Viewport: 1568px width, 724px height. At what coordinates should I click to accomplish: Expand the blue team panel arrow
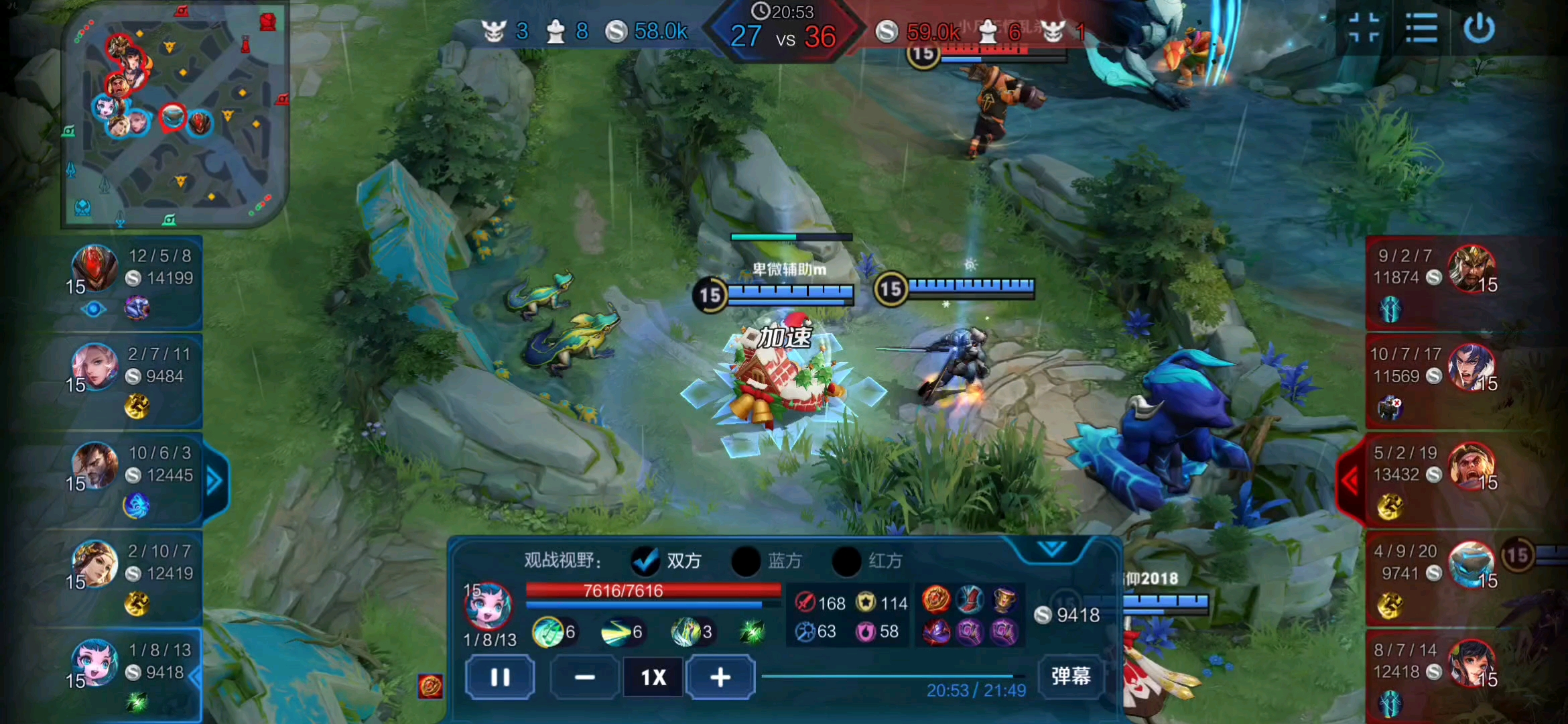click(x=214, y=480)
